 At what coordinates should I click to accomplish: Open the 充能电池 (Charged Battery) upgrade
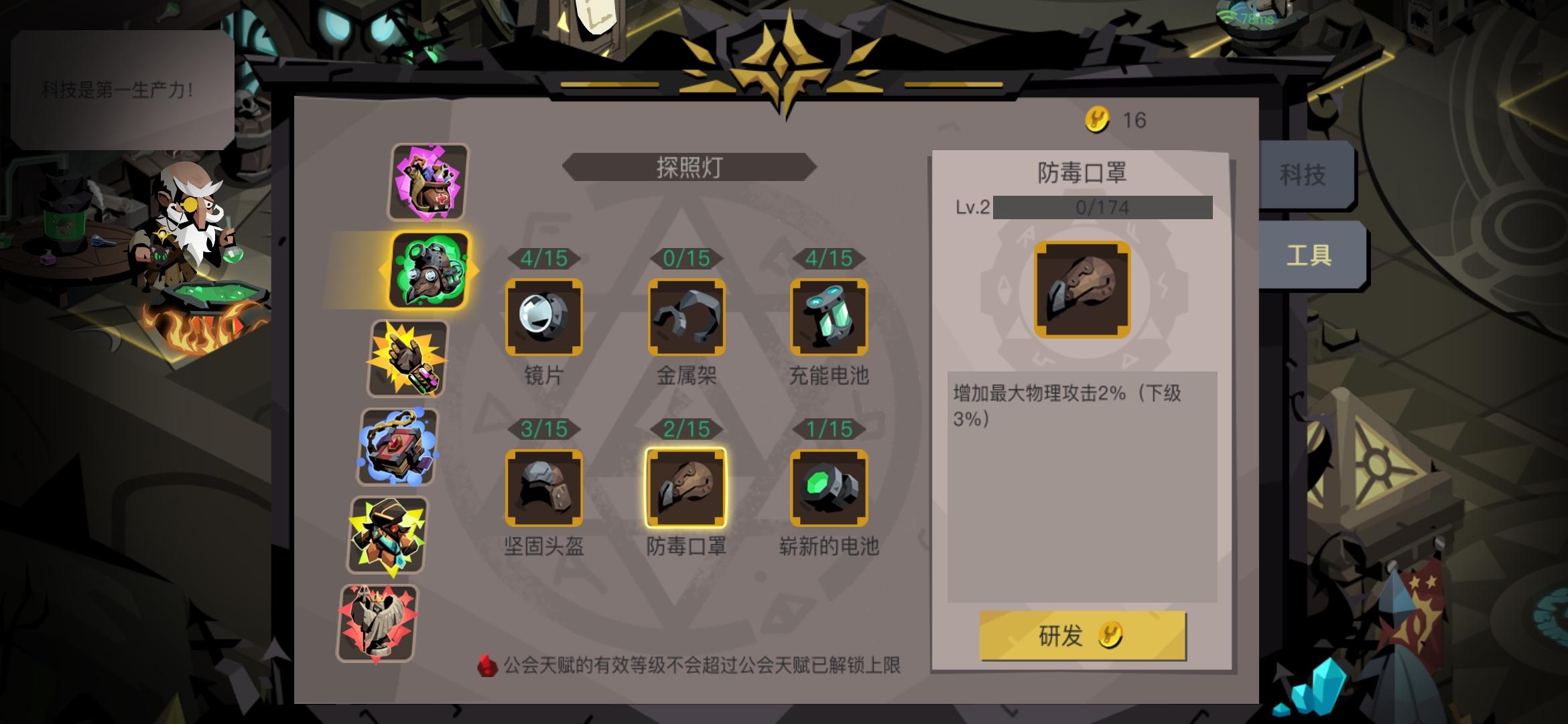point(830,316)
